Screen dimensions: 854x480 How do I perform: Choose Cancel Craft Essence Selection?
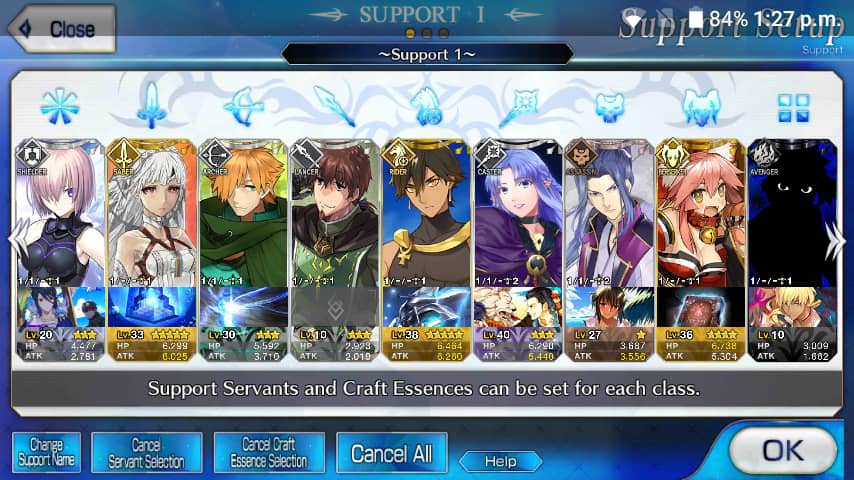(268, 453)
